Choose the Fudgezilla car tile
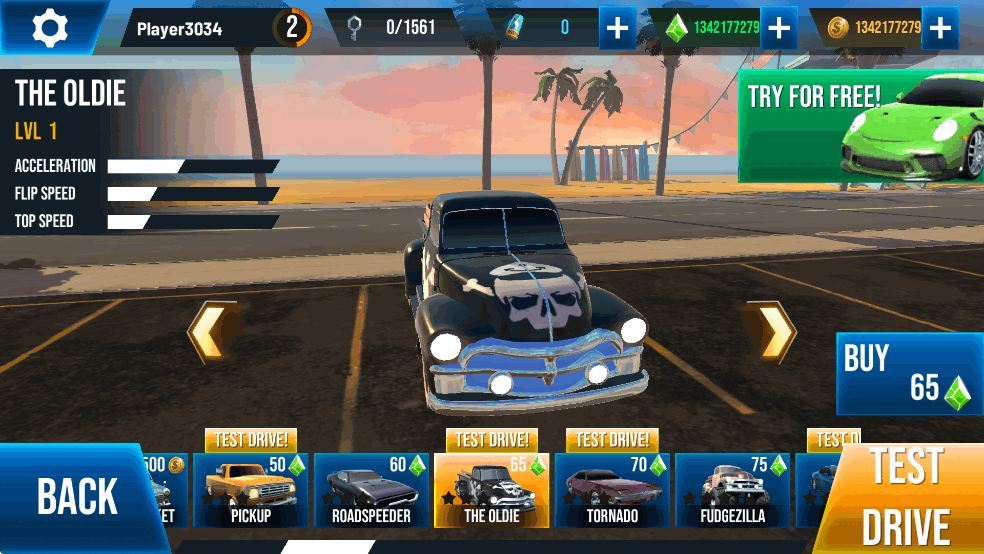This screenshot has width=984, height=554. pyautogui.click(x=733, y=491)
